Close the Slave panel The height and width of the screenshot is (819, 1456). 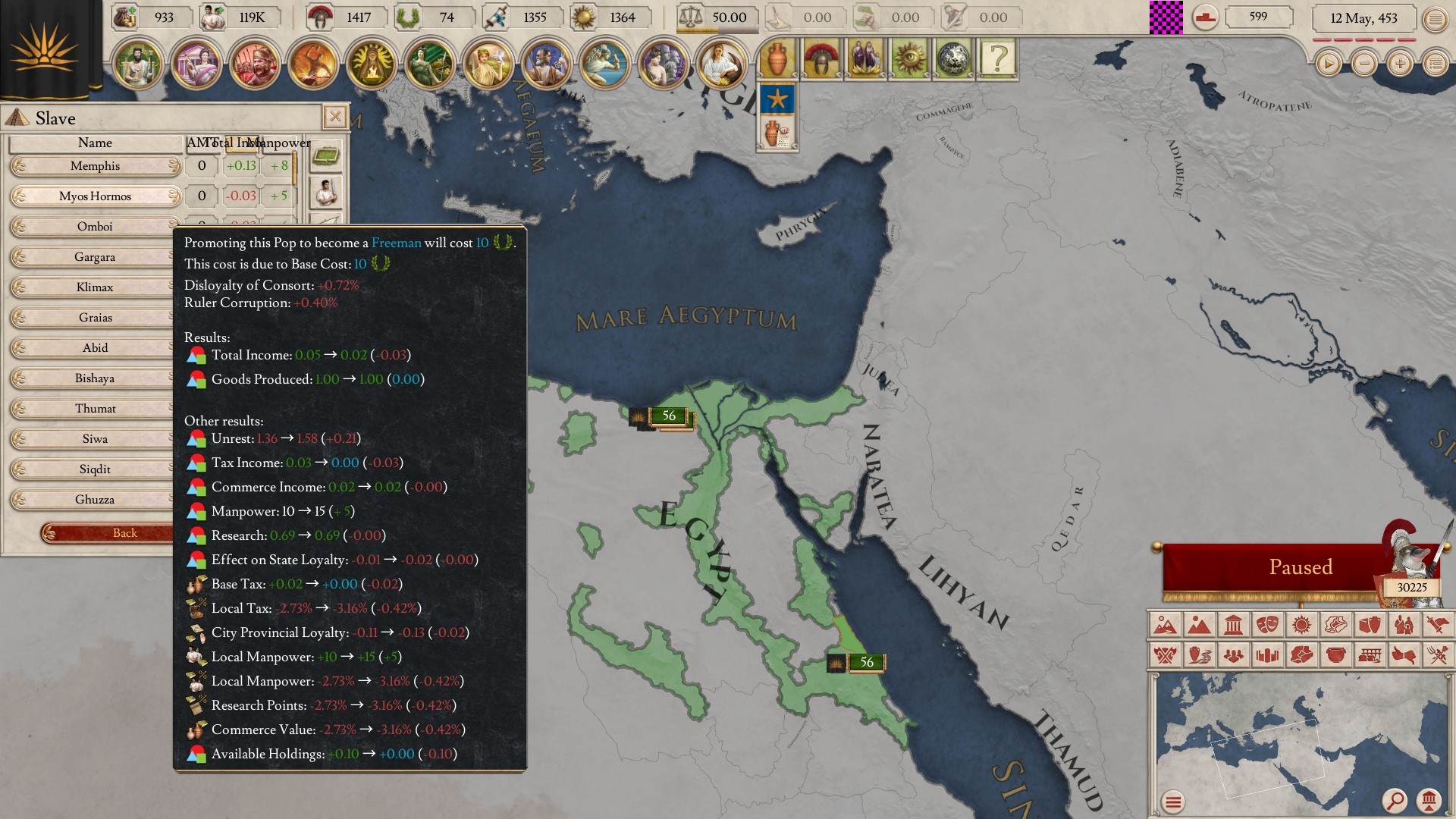[334, 117]
